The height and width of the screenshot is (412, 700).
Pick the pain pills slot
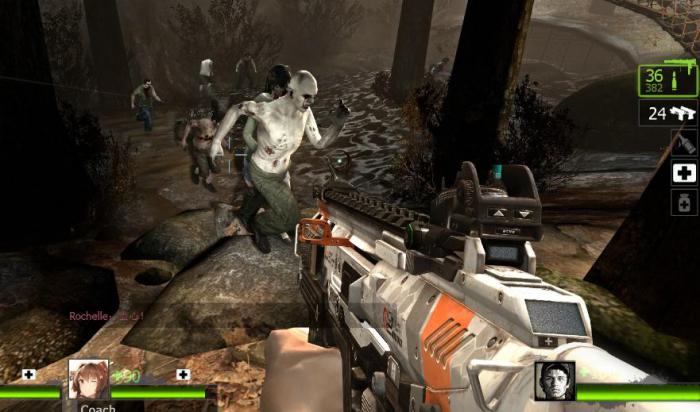click(x=684, y=201)
